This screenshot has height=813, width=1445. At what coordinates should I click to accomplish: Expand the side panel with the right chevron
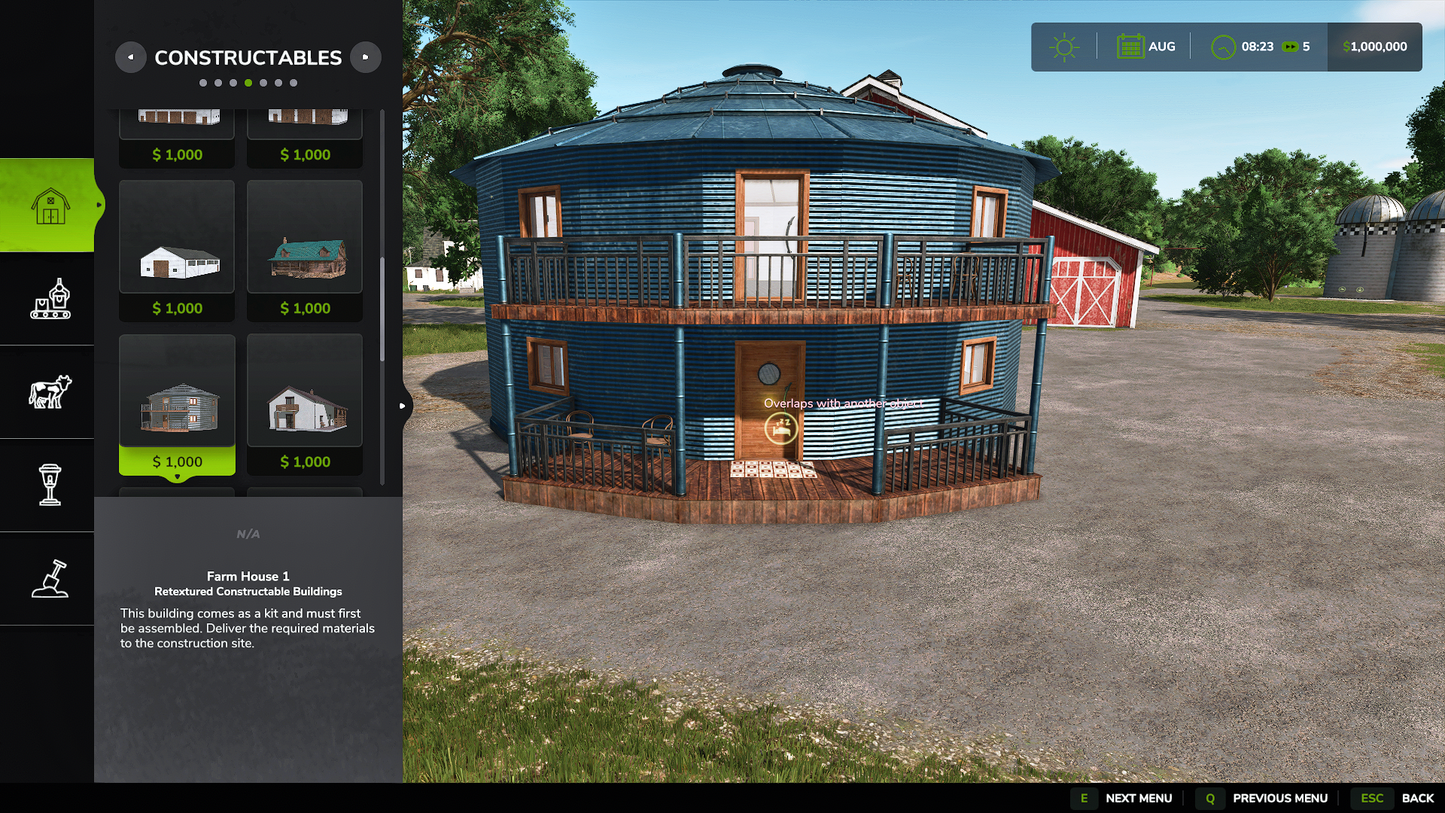[x=402, y=405]
